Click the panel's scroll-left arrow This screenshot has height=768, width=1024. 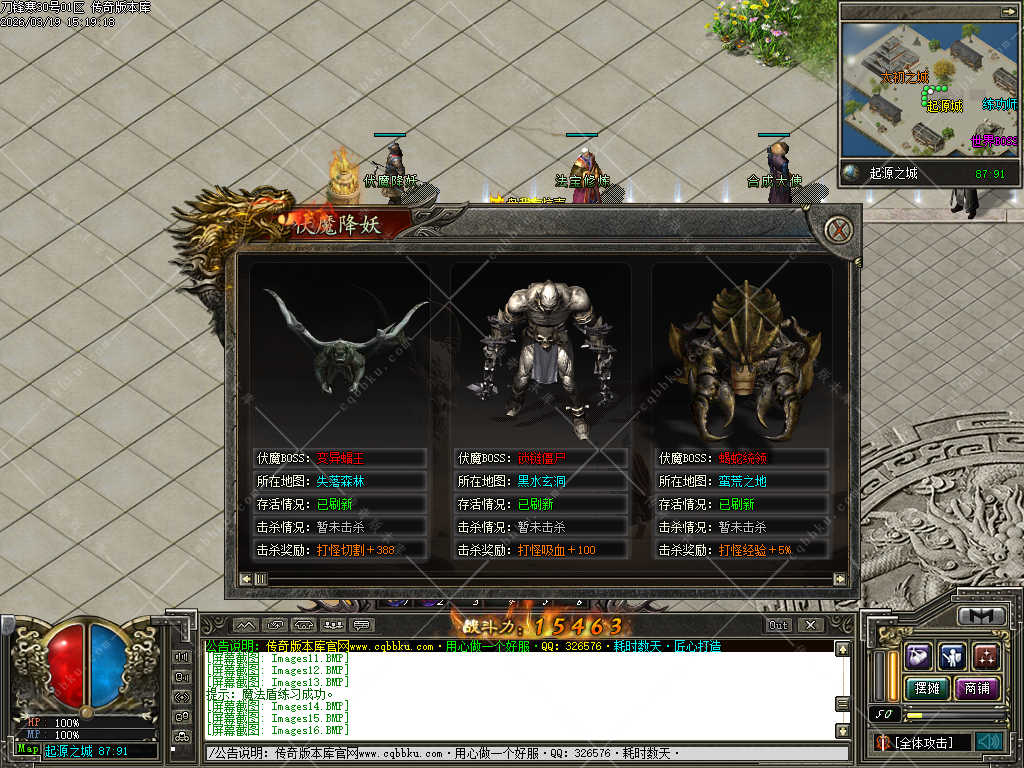tap(246, 579)
